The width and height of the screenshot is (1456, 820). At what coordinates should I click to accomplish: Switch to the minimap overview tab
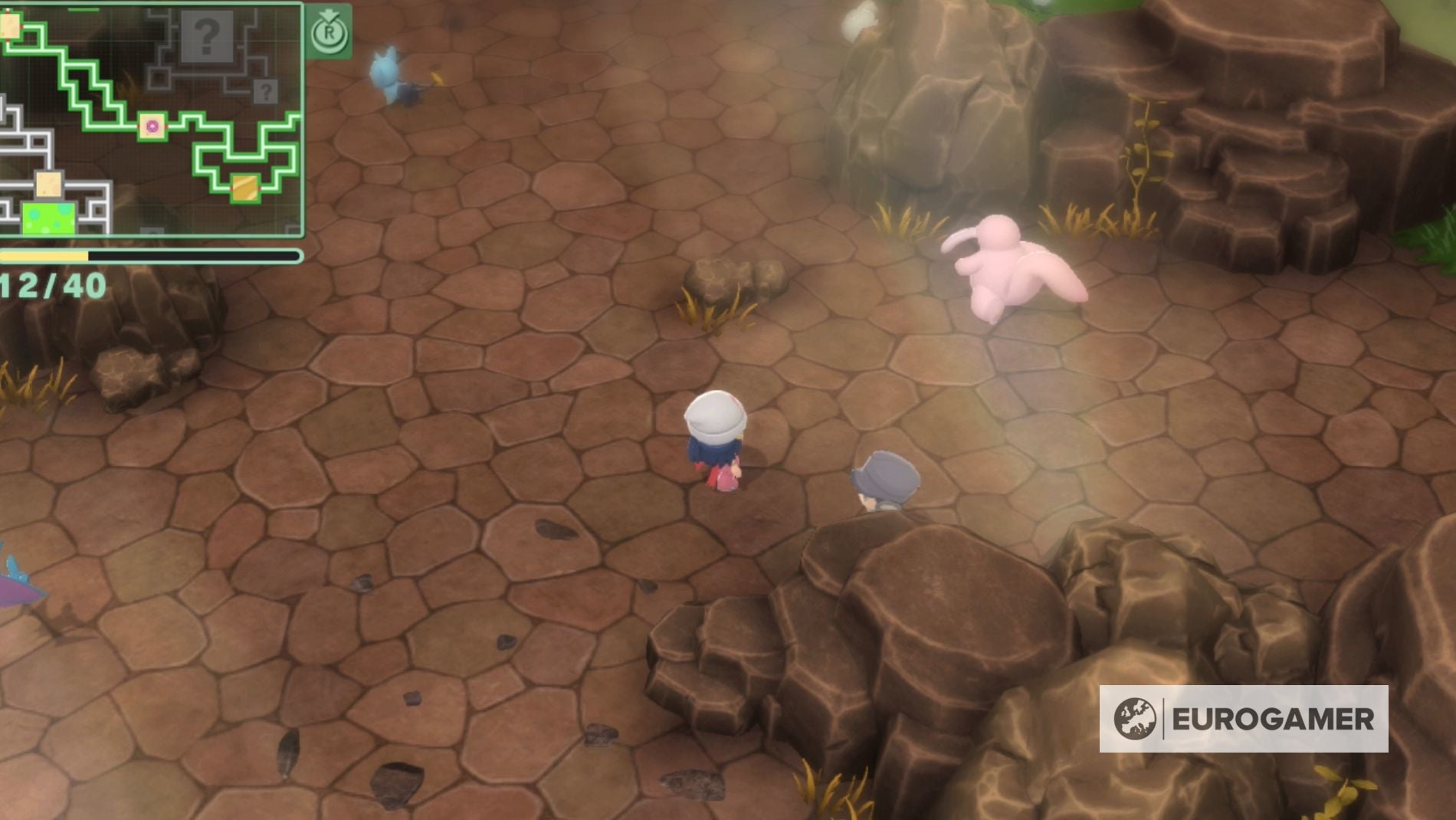pyautogui.click(x=330, y=32)
